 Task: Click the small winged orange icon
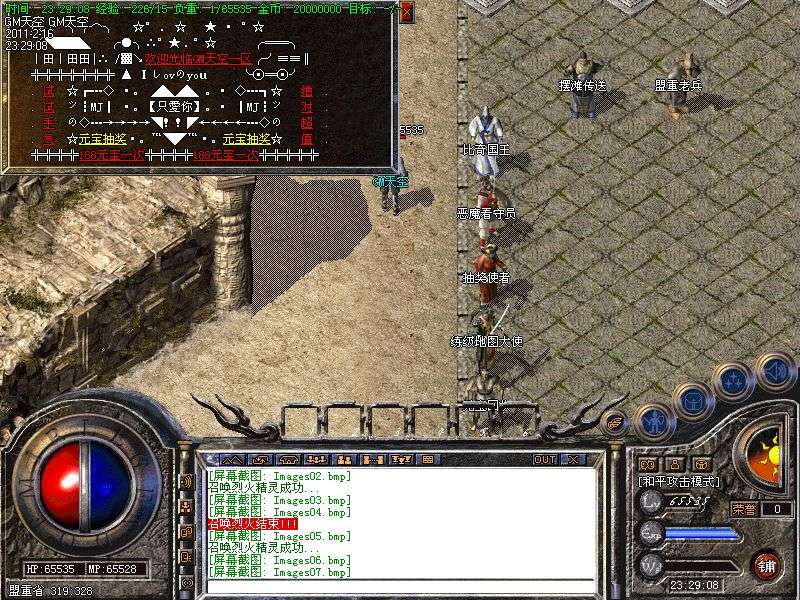tap(616, 421)
